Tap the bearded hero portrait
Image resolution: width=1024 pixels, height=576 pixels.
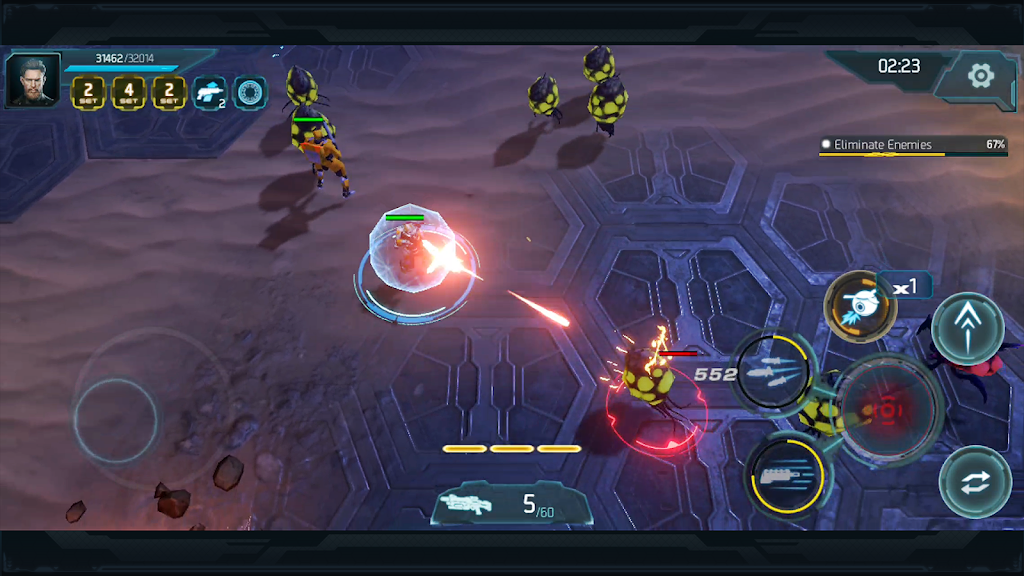32,80
